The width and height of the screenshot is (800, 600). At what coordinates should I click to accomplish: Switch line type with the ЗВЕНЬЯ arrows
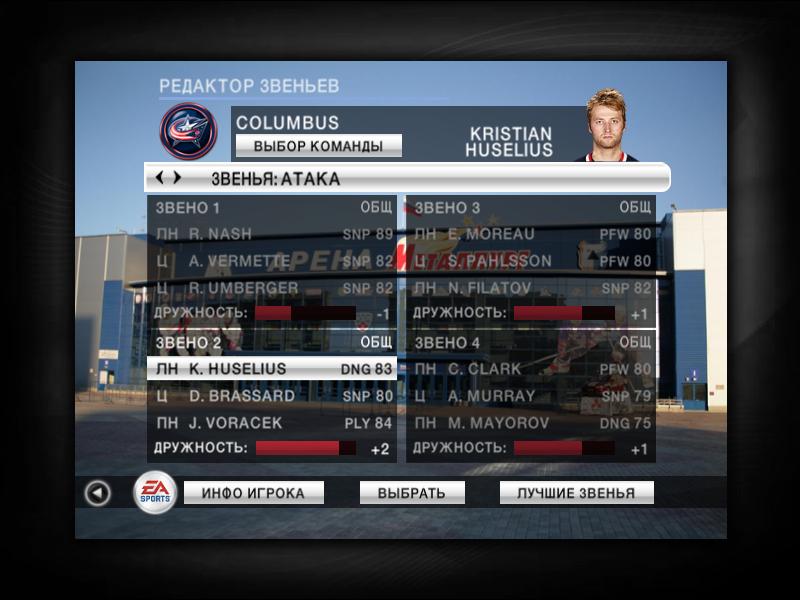click(167, 178)
